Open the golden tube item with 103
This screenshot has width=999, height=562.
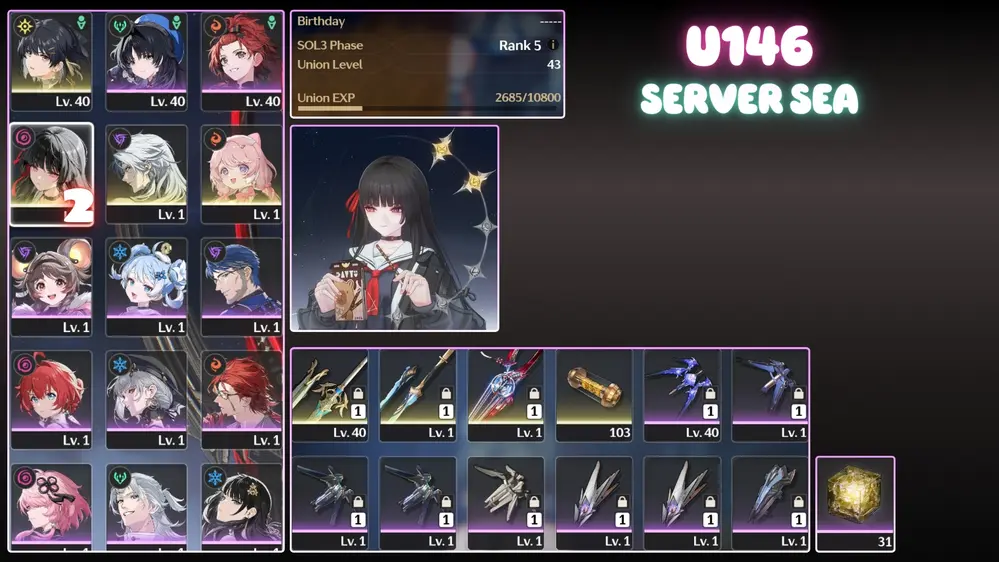tap(594, 393)
